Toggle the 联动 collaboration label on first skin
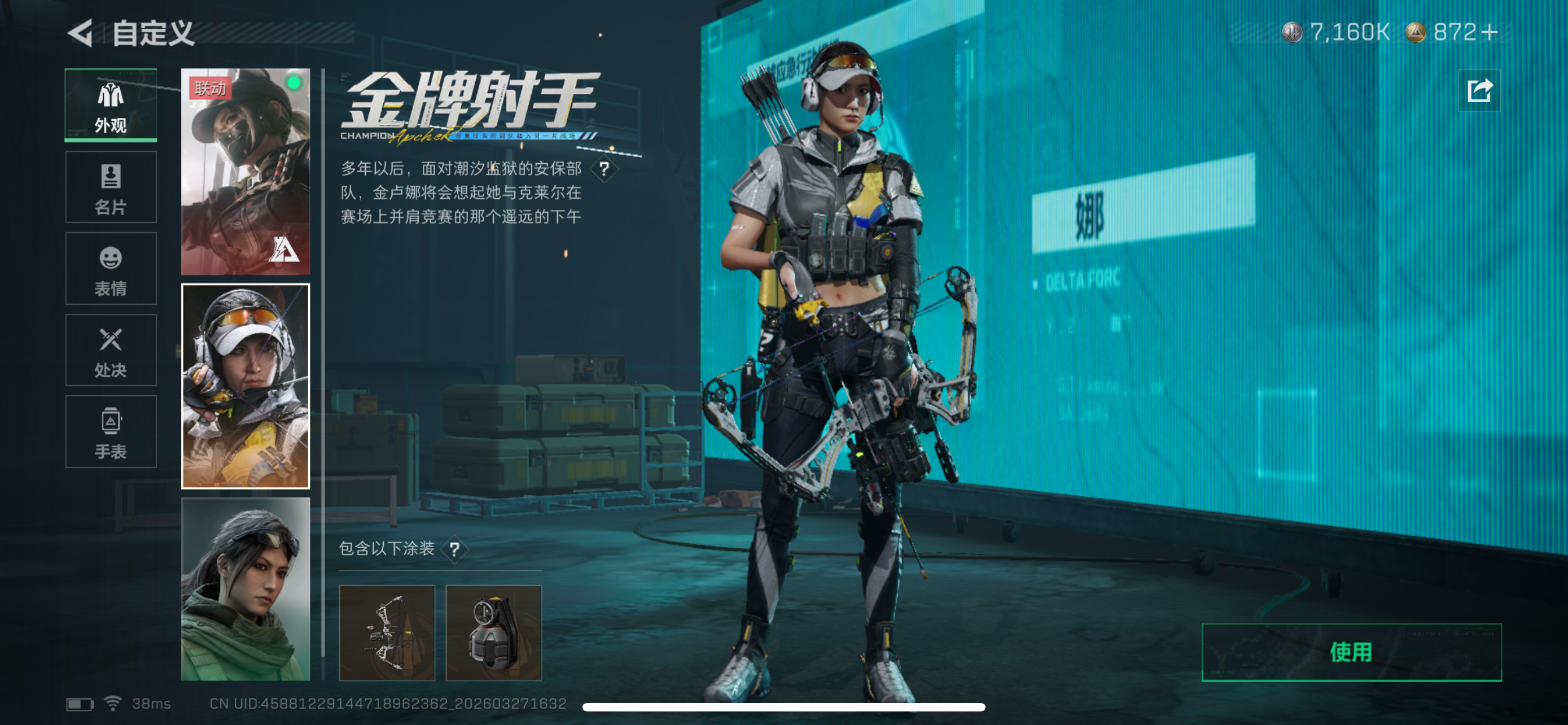This screenshot has width=1568, height=725. pos(211,89)
